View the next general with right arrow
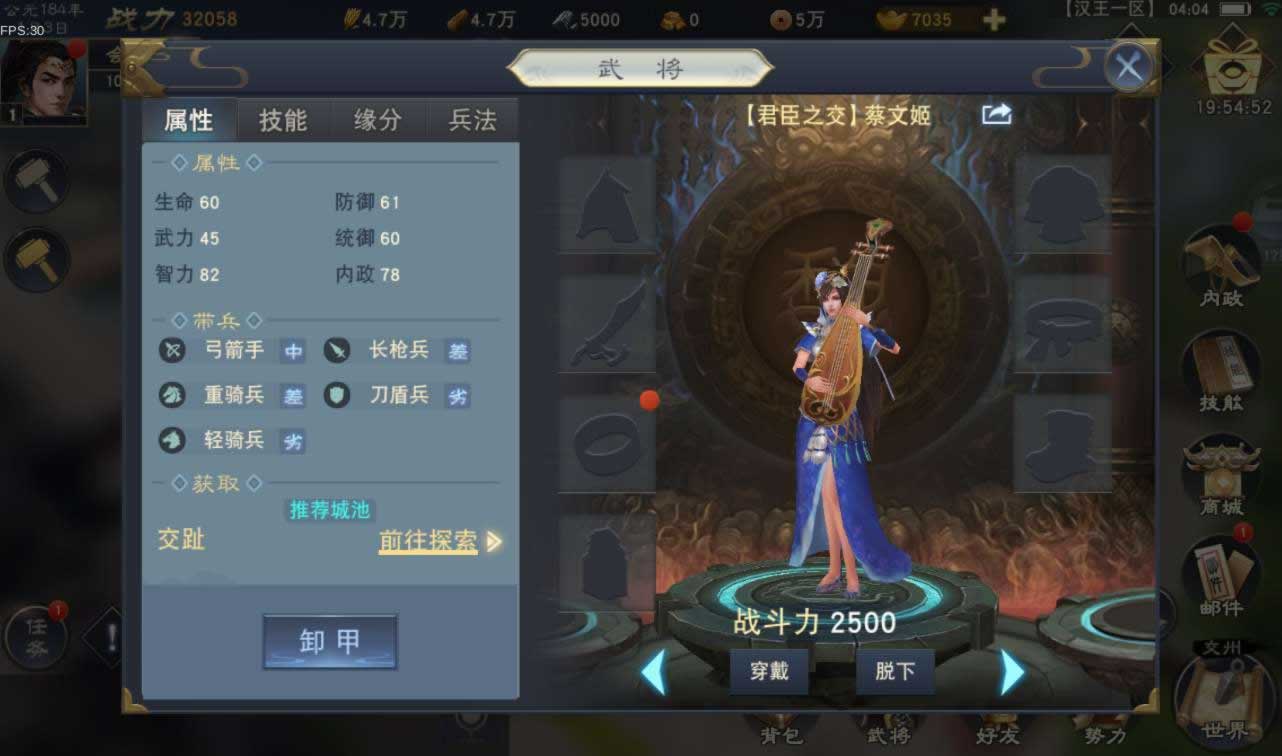1282x756 pixels. click(1012, 672)
